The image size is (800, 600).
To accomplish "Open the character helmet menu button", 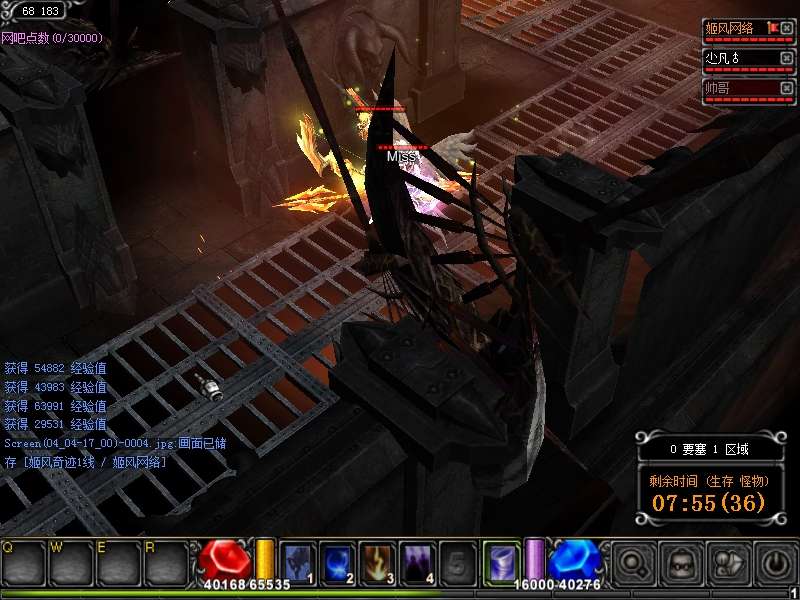I will click(680, 563).
